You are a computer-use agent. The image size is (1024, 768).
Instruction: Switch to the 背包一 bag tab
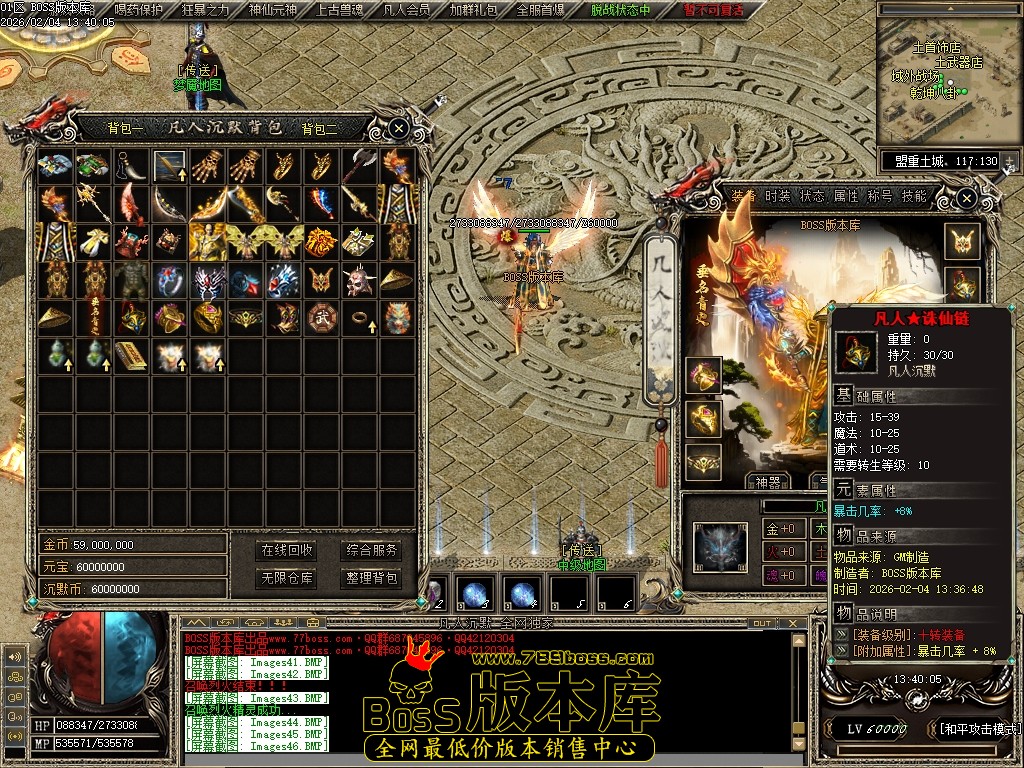click(126, 128)
